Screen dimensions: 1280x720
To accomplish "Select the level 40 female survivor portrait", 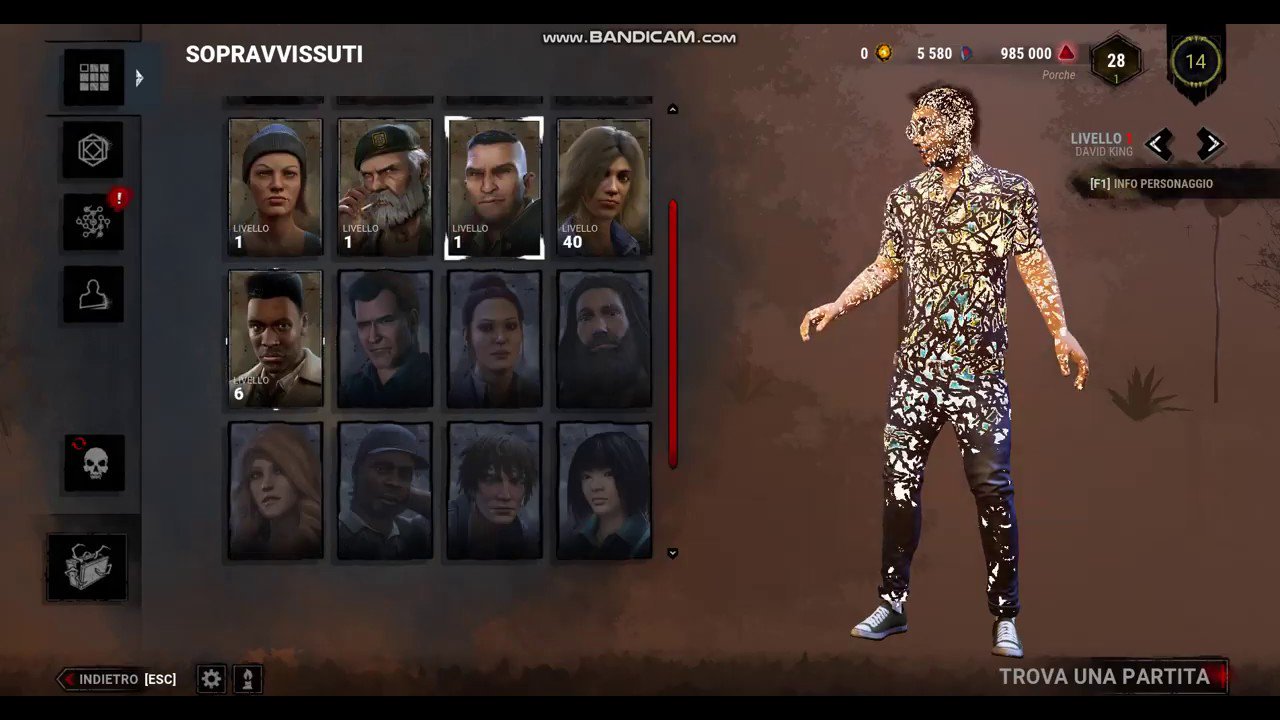I will tap(603, 186).
